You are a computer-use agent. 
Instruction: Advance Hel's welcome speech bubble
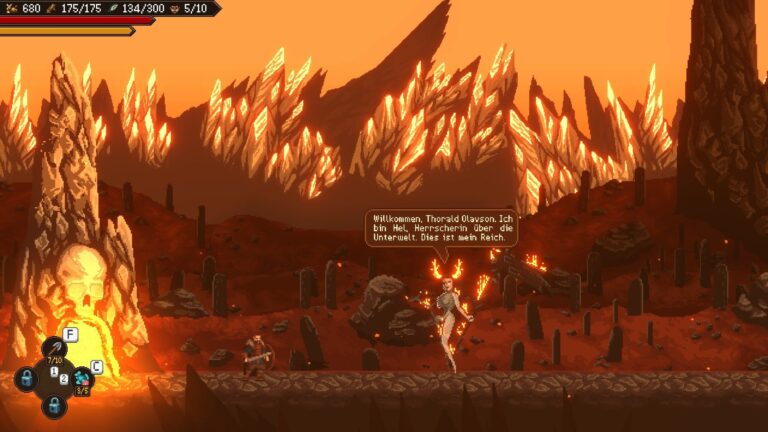pyautogui.click(x=441, y=228)
